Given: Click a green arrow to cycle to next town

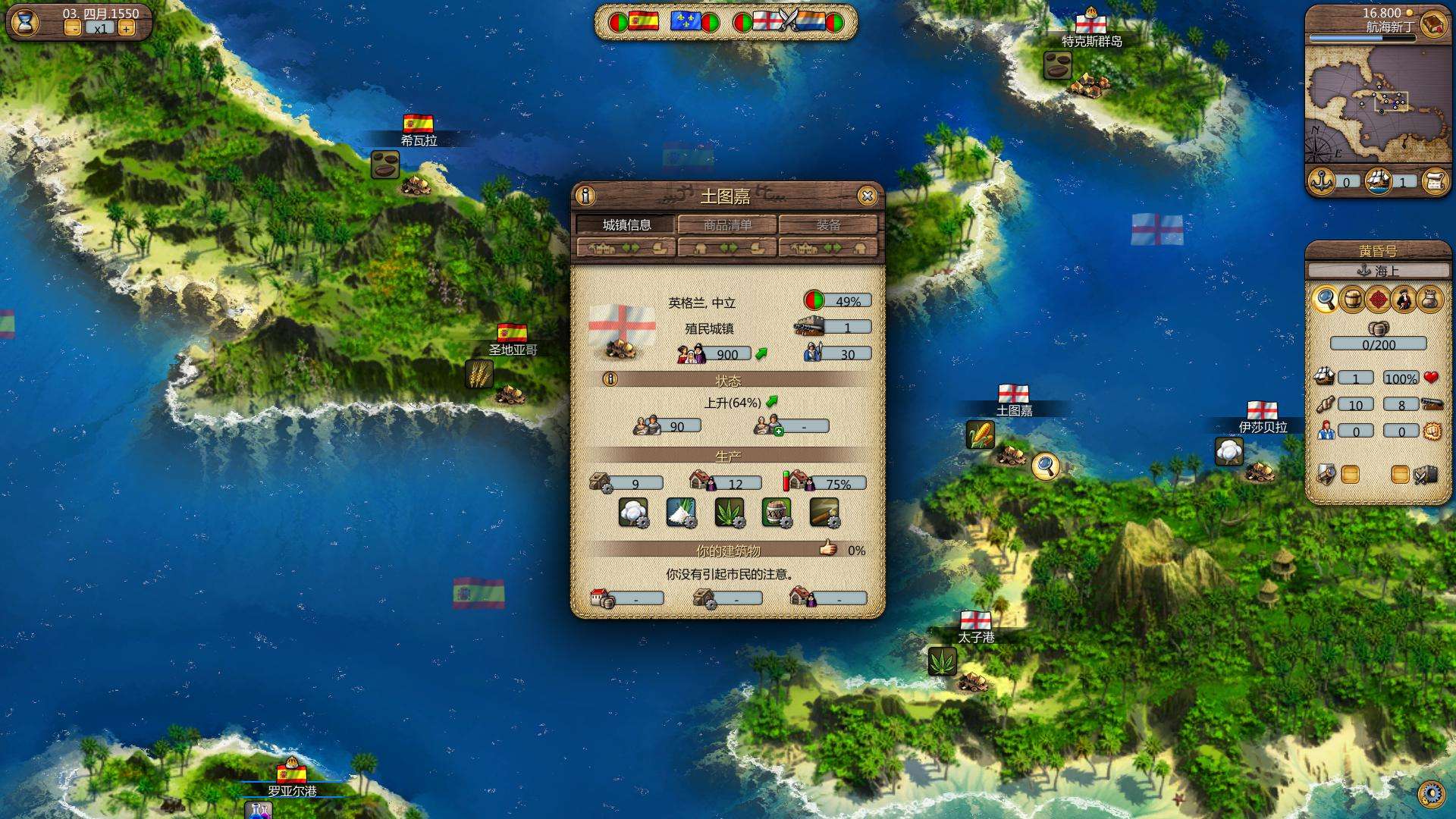Looking at the screenshot, I should point(631,246).
